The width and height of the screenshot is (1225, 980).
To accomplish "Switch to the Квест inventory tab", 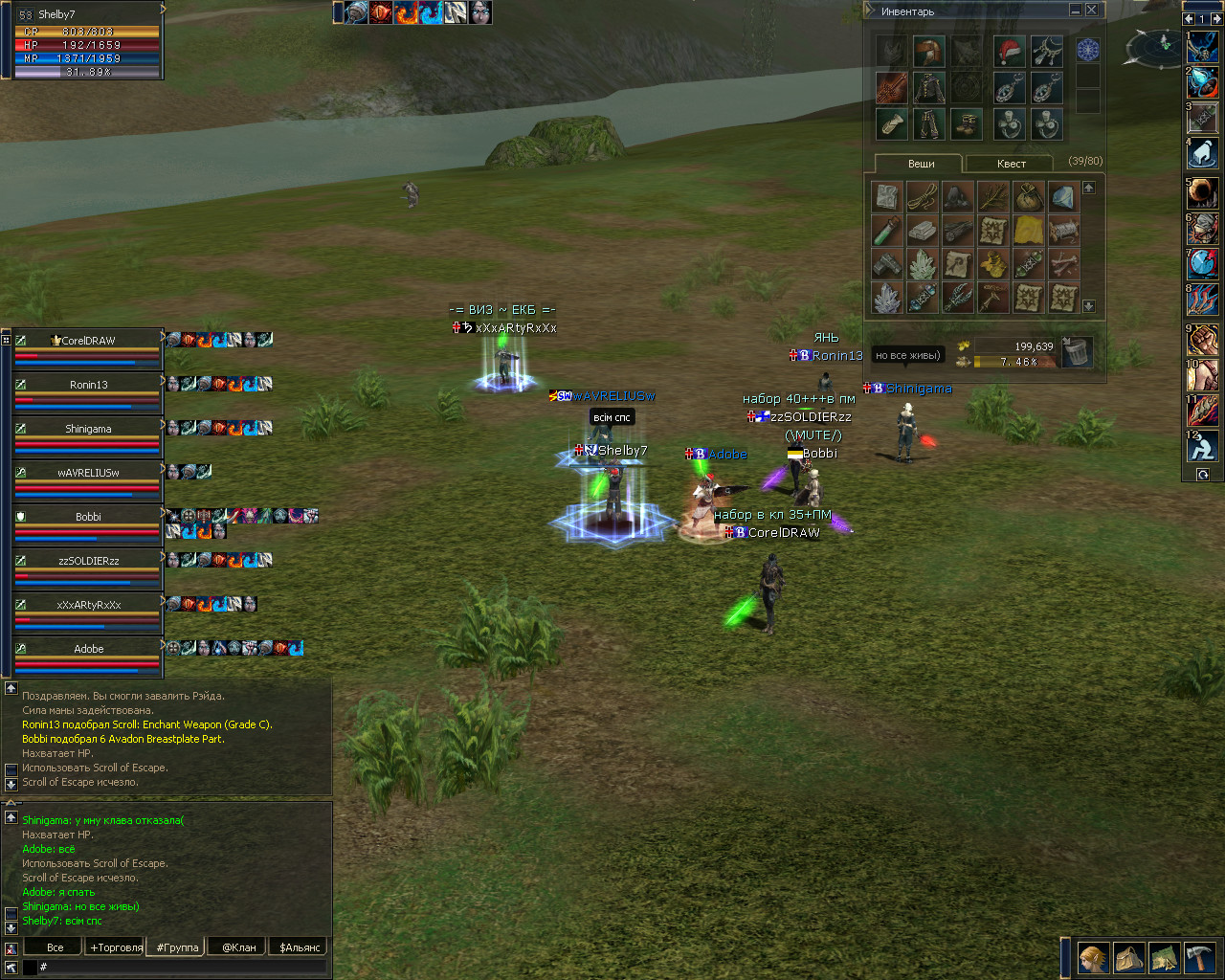I will pyautogui.click(x=1011, y=164).
